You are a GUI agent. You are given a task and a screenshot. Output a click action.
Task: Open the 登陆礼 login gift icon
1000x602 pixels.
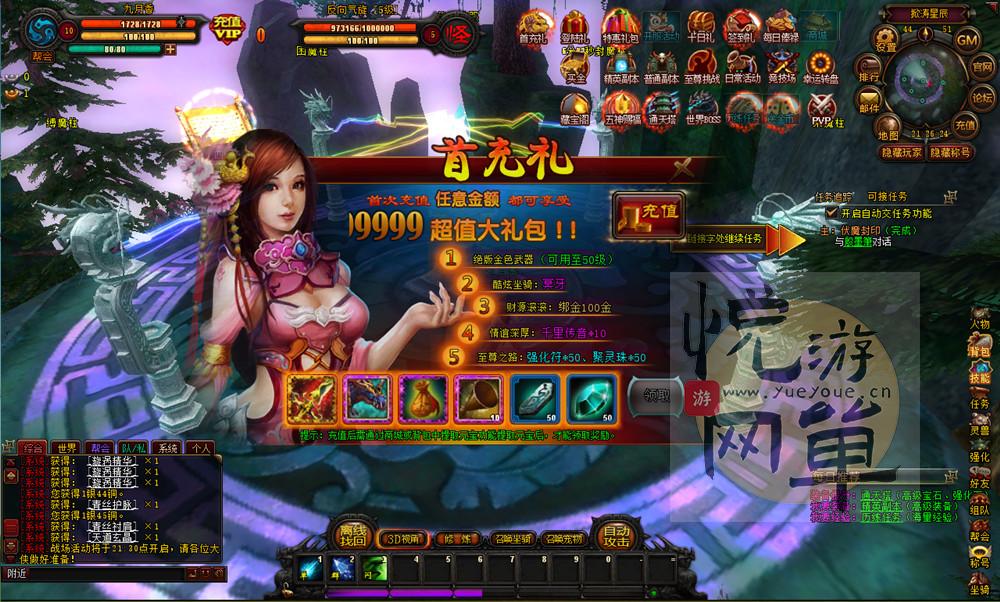575,27
